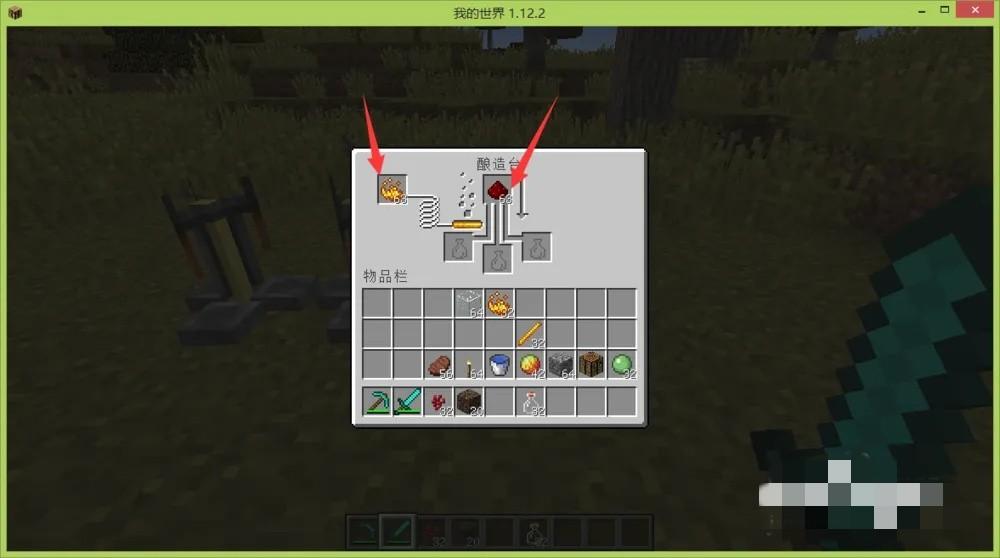Viewport: 1000px width, 558px height.
Task: Select the magma cream stack of 42
Action: click(530, 364)
